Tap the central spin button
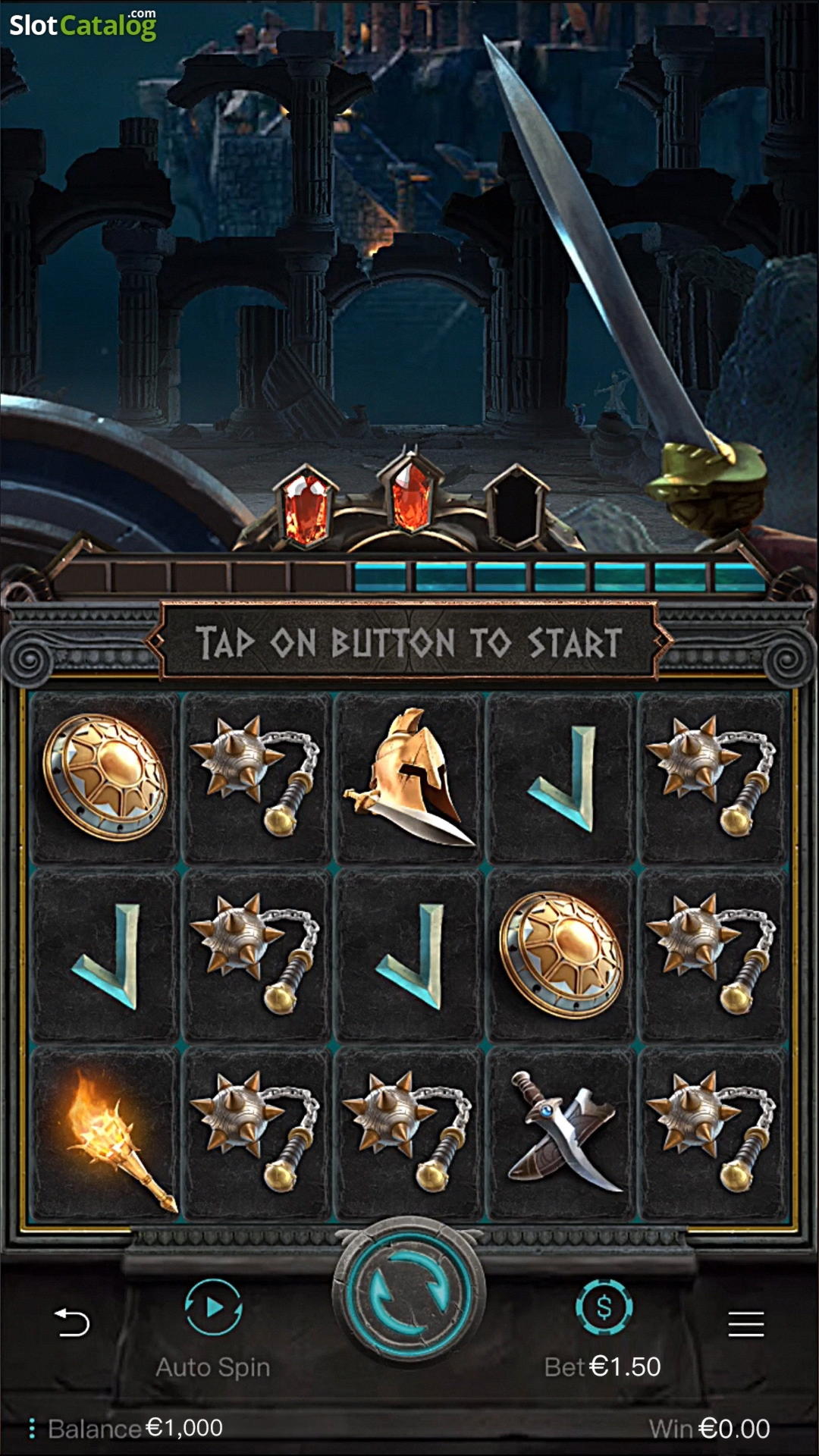 coord(409,1297)
